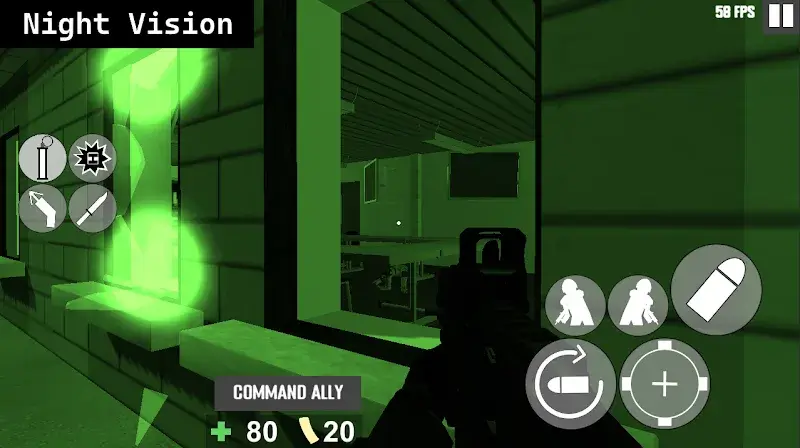Select the grenade with pull-ring icon
Viewport: 800px width, 448px height.
[x=43, y=158]
